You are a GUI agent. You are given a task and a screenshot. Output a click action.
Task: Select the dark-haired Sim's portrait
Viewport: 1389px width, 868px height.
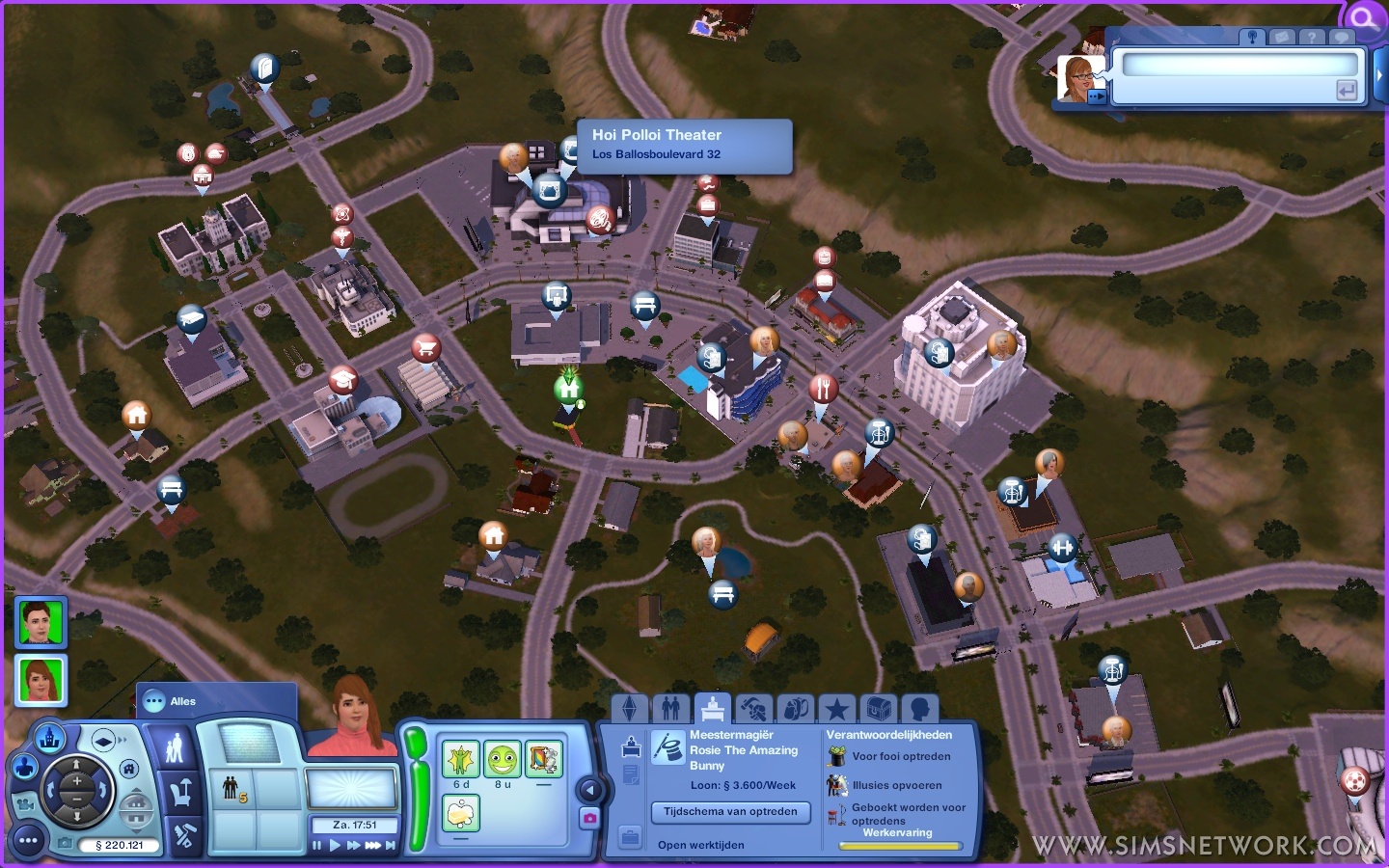tap(41, 622)
